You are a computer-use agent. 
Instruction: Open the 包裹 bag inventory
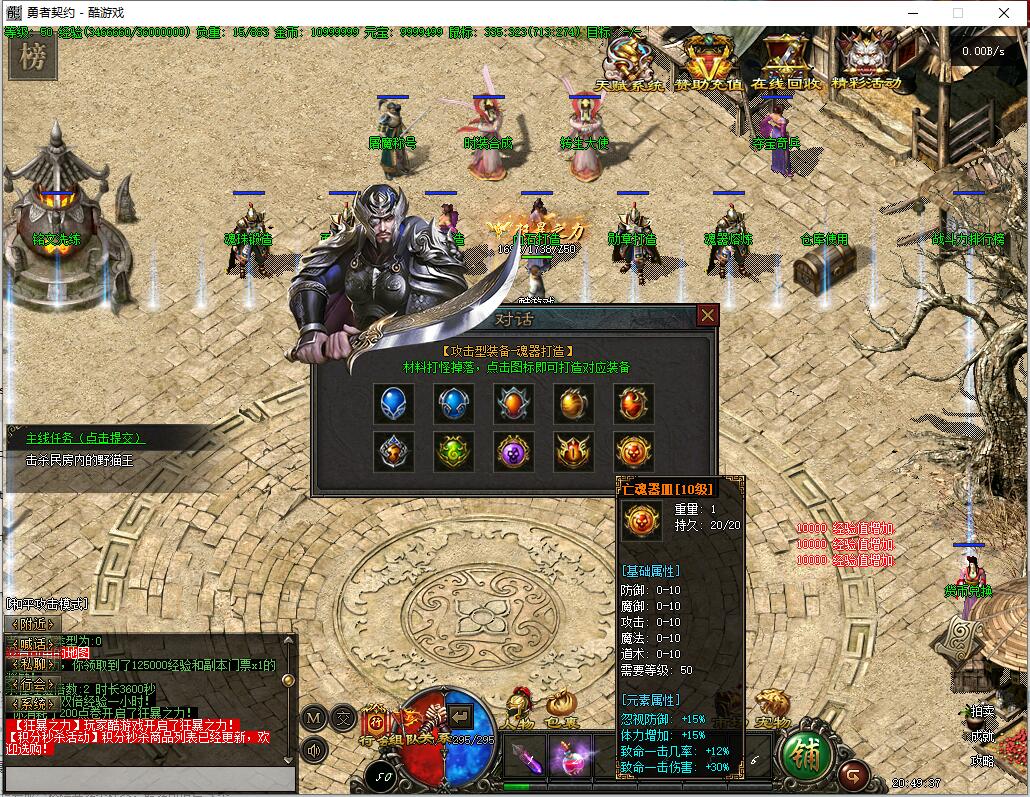click(561, 707)
